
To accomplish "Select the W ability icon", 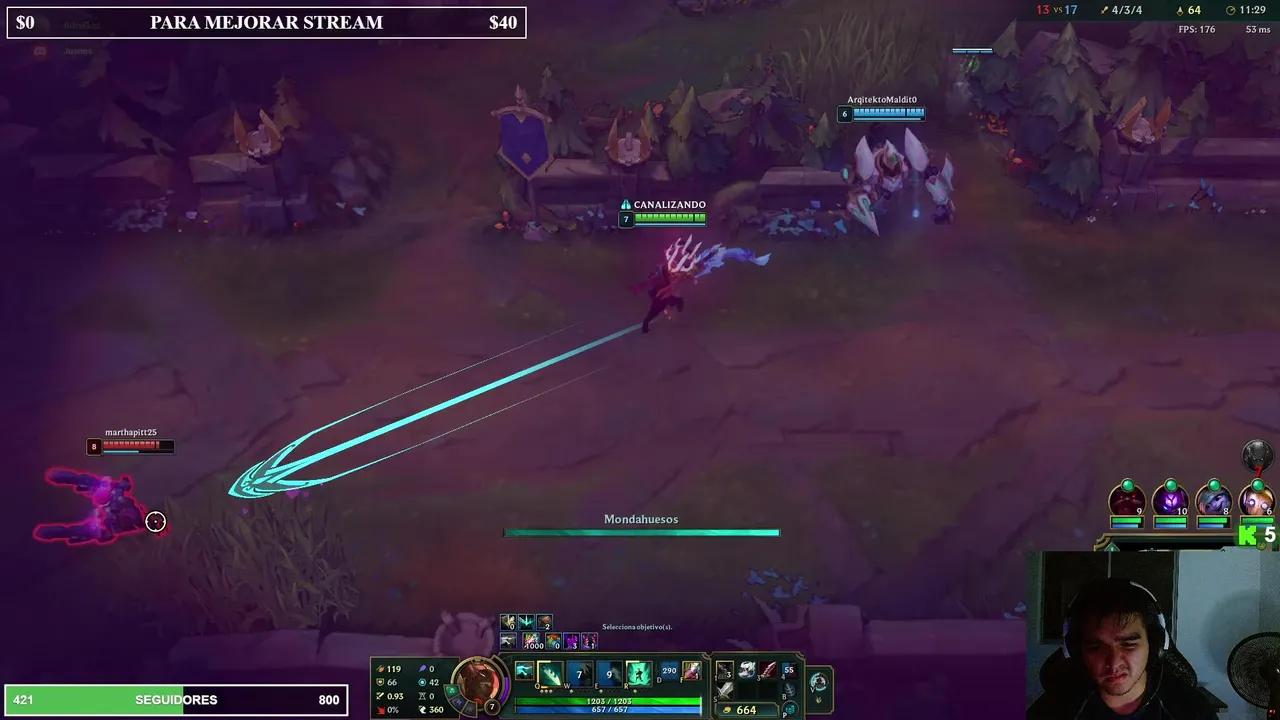I will point(578,672).
